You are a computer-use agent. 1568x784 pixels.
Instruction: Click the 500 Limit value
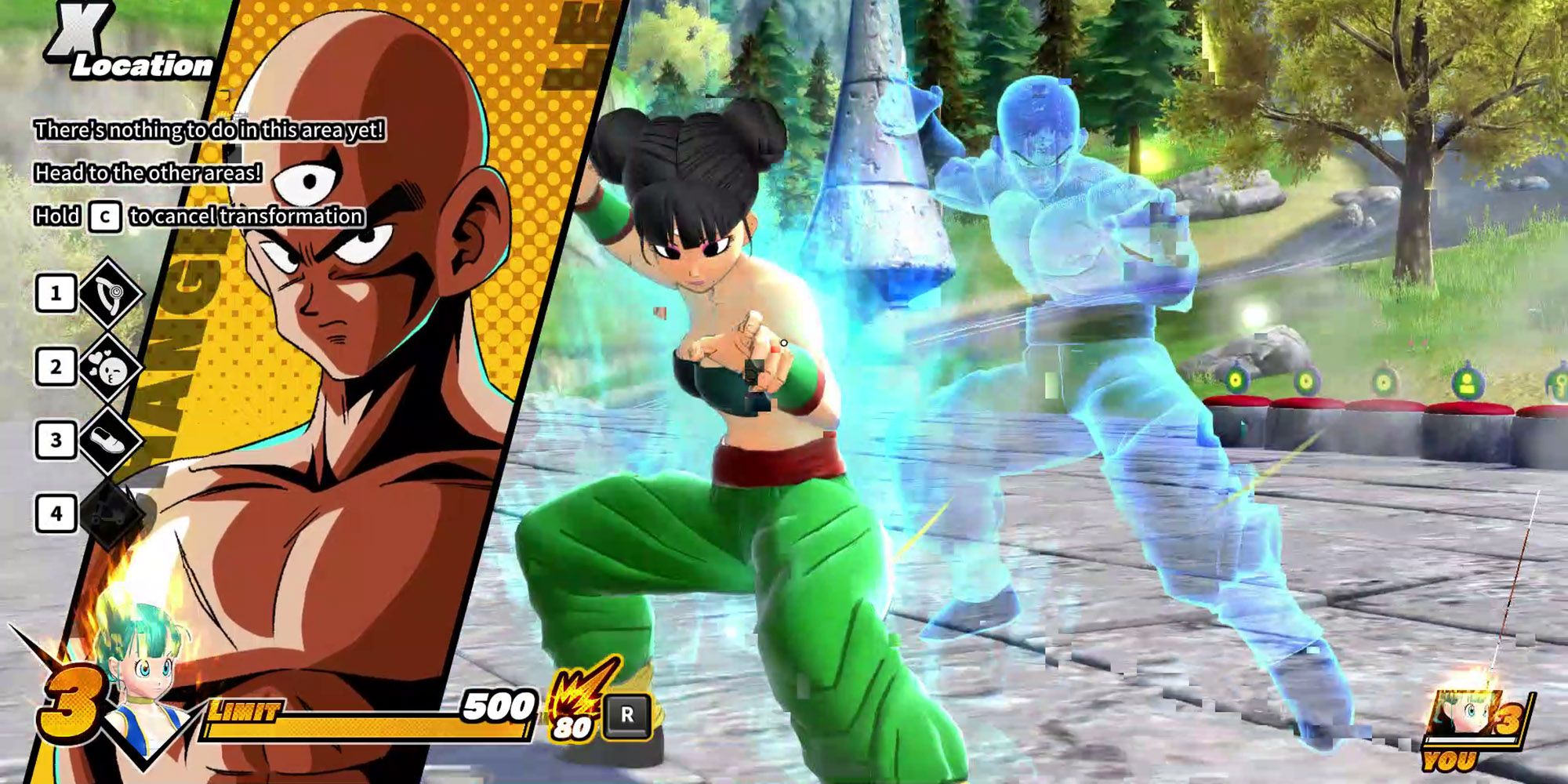(494, 710)
